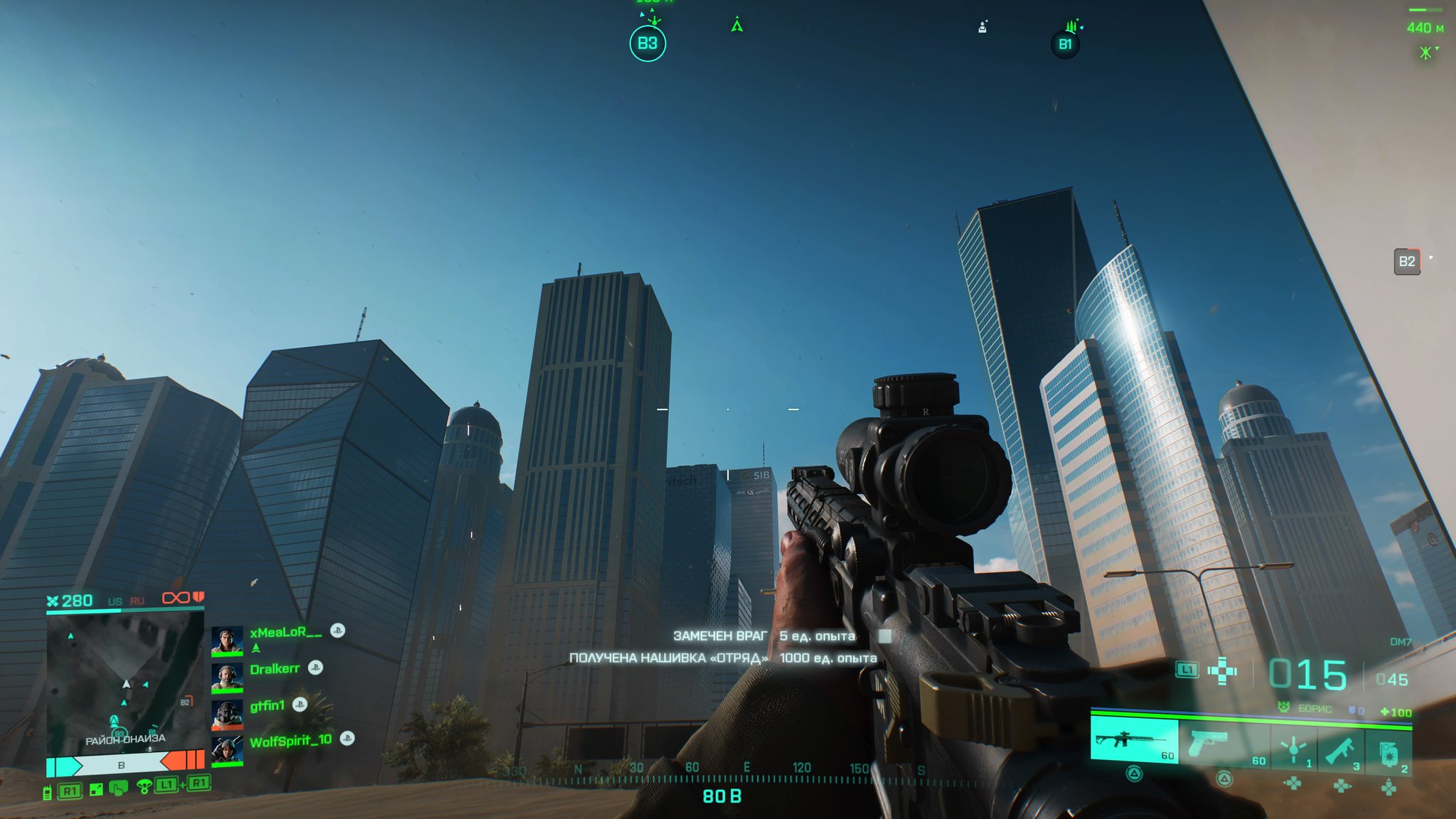Click WolfSpirit_10 in the squad list

(x=290, y=741)
